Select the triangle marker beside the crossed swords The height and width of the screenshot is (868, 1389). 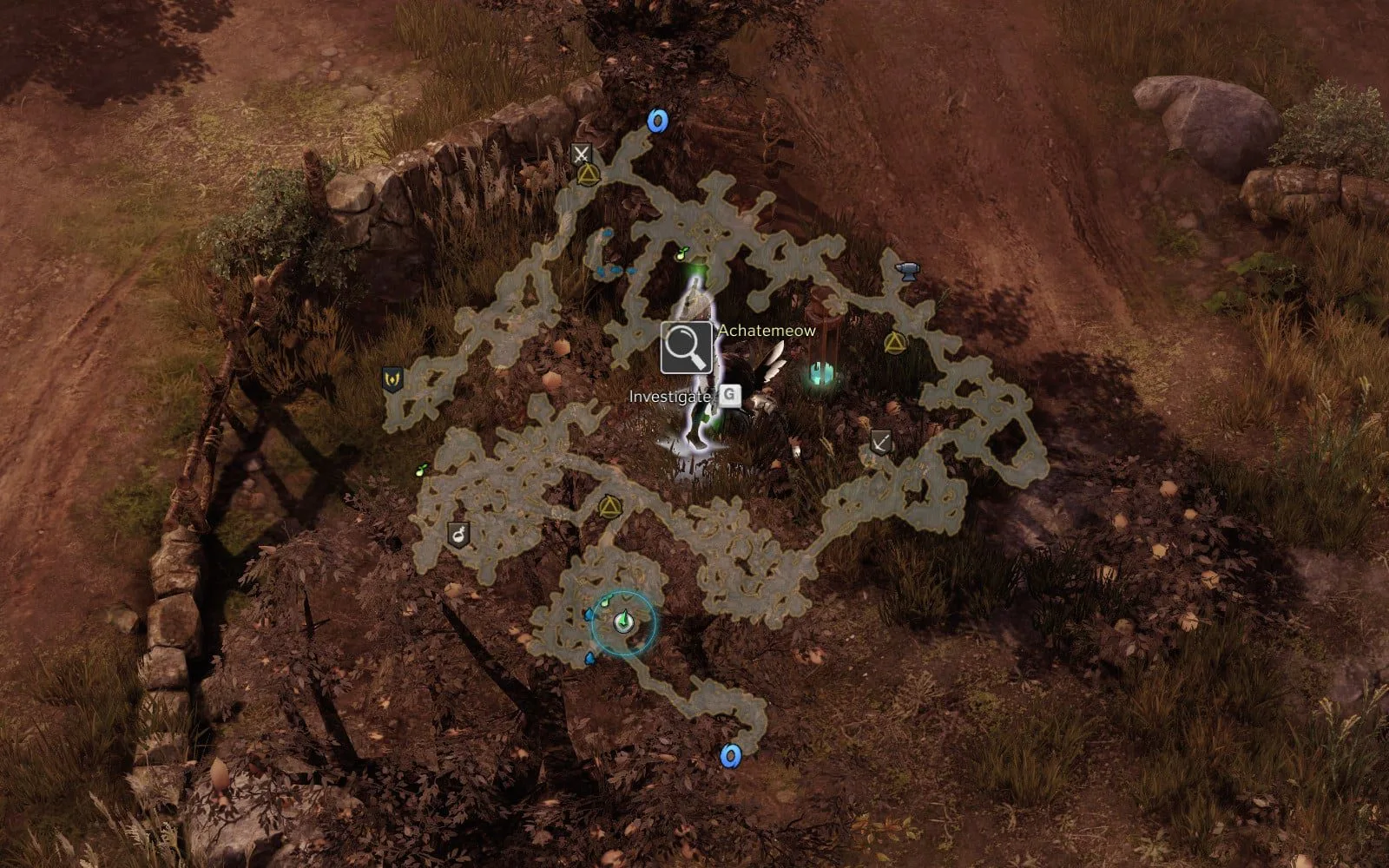coord(589,176)
